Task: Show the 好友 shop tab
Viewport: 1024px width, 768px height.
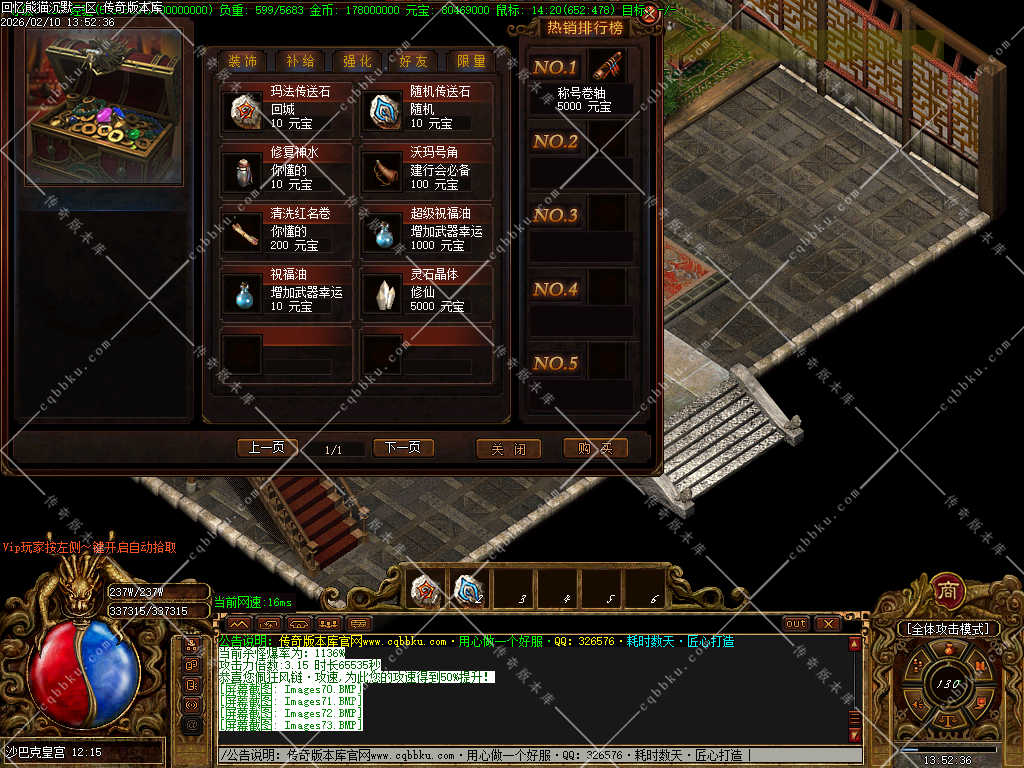Action: coord(414,61)
